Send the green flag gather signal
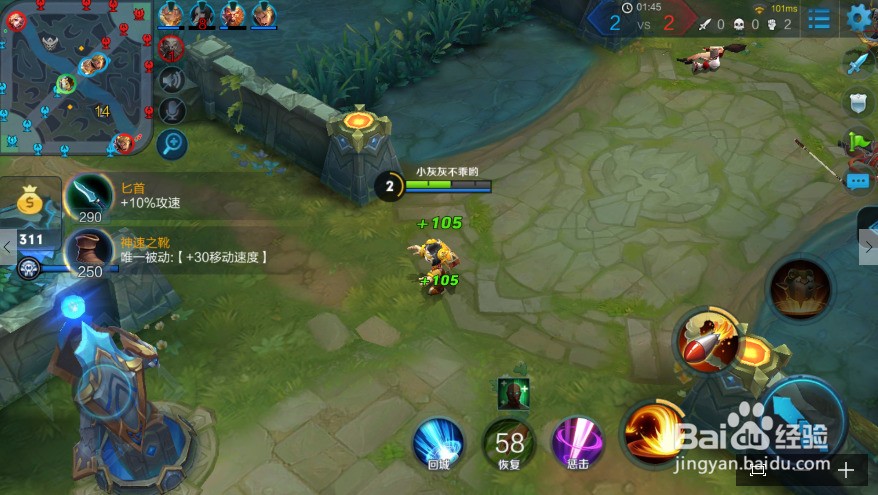 tap(858, 141)
